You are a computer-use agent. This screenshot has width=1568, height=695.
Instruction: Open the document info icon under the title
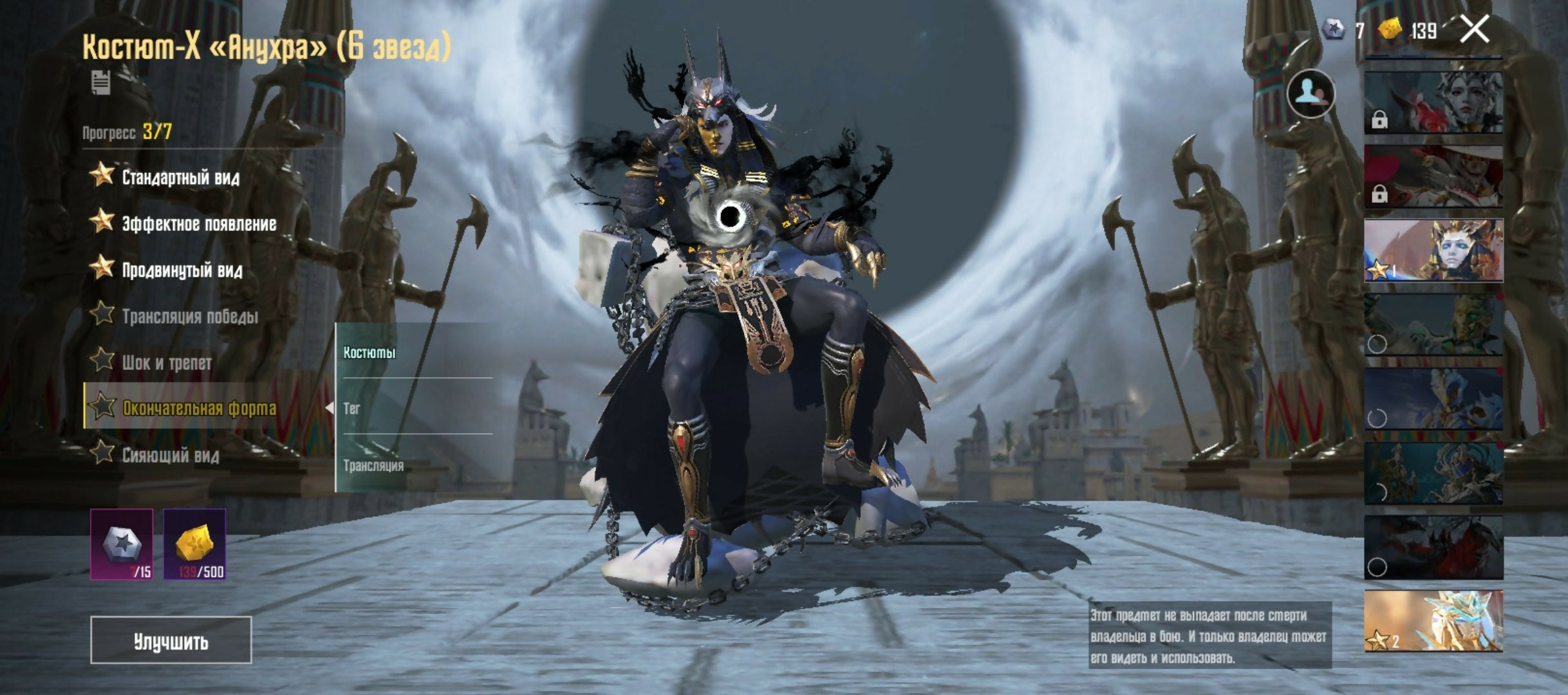tap(101, 83)
